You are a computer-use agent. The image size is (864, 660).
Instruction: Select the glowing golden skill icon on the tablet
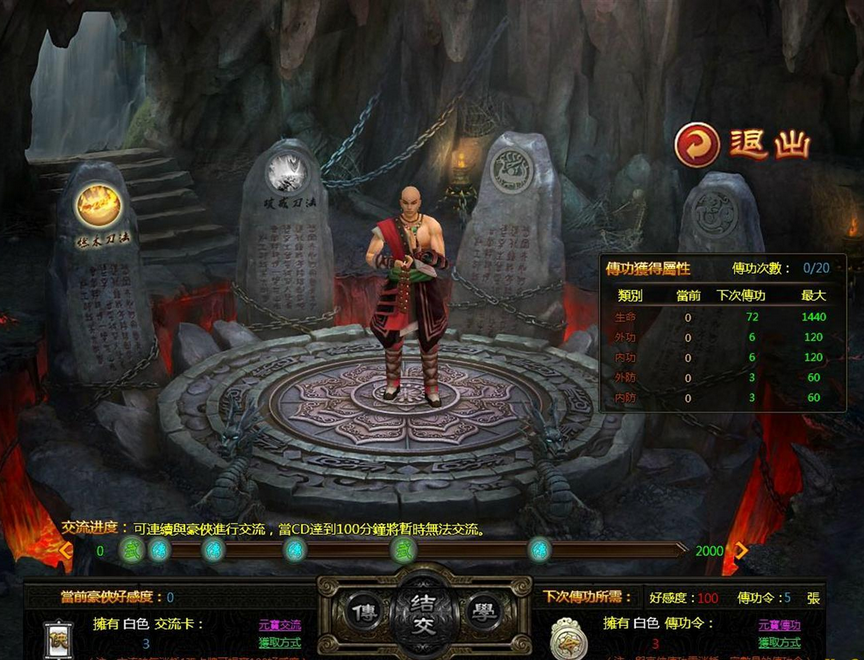tap(99, 205)
